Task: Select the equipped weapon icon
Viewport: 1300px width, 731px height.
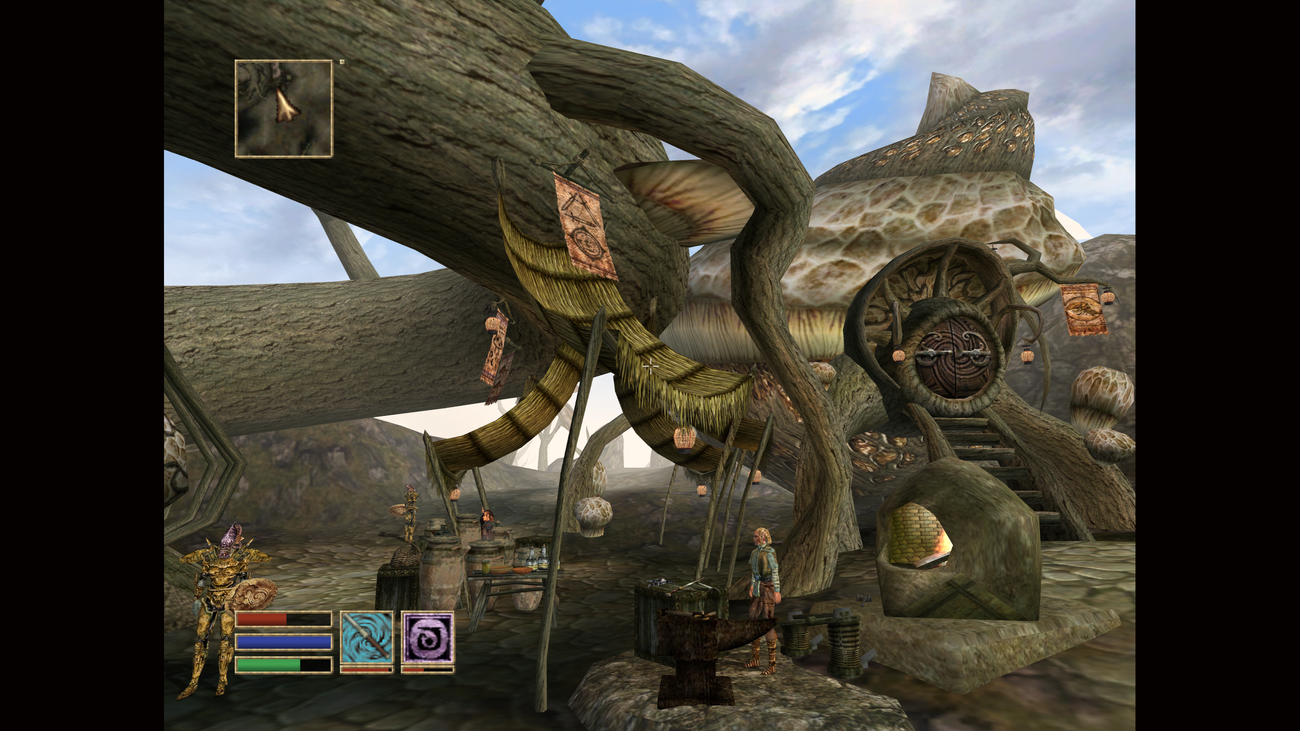Action: 368,637
